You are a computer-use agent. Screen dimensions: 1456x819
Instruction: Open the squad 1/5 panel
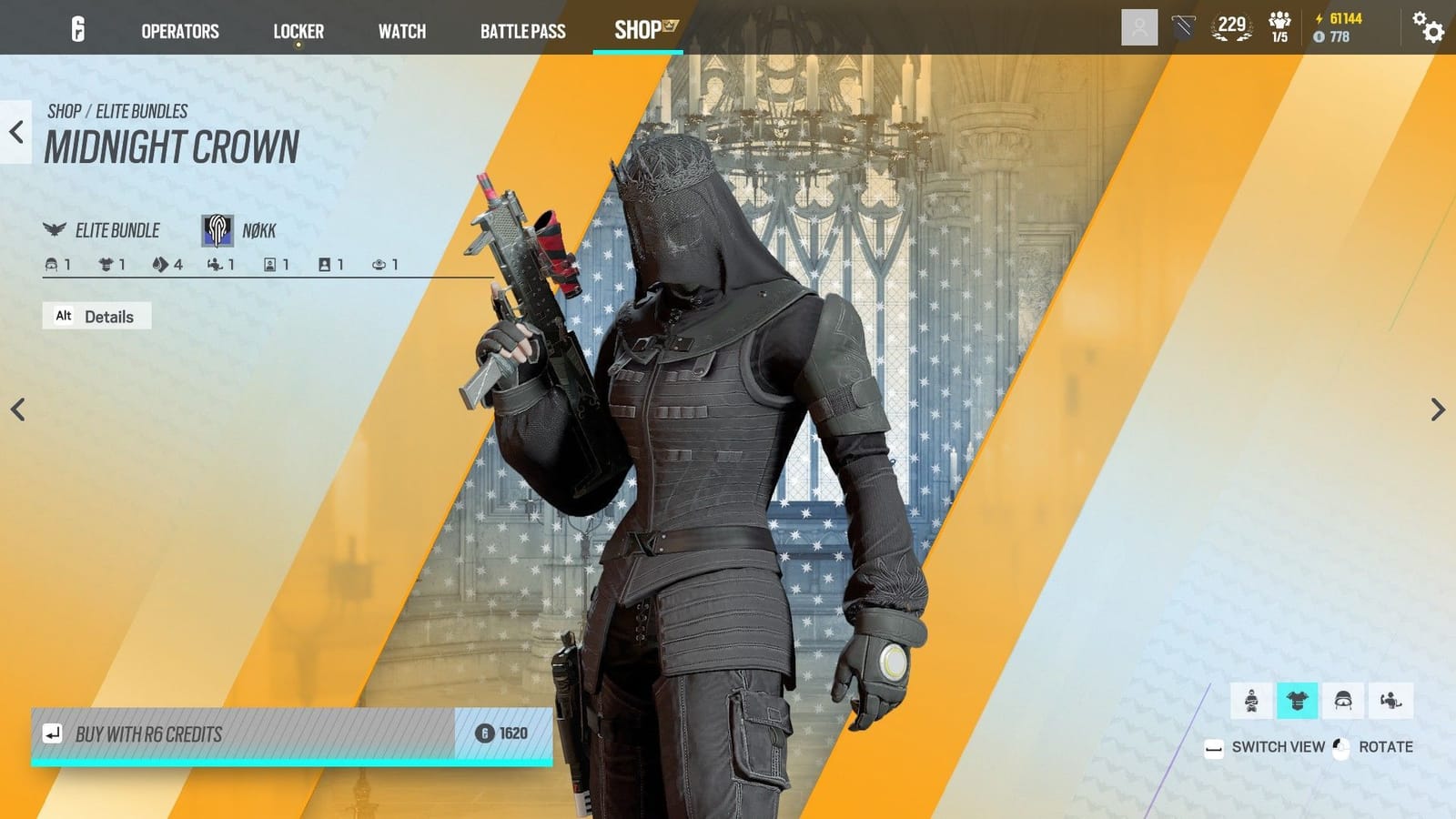click(1281, 27)
